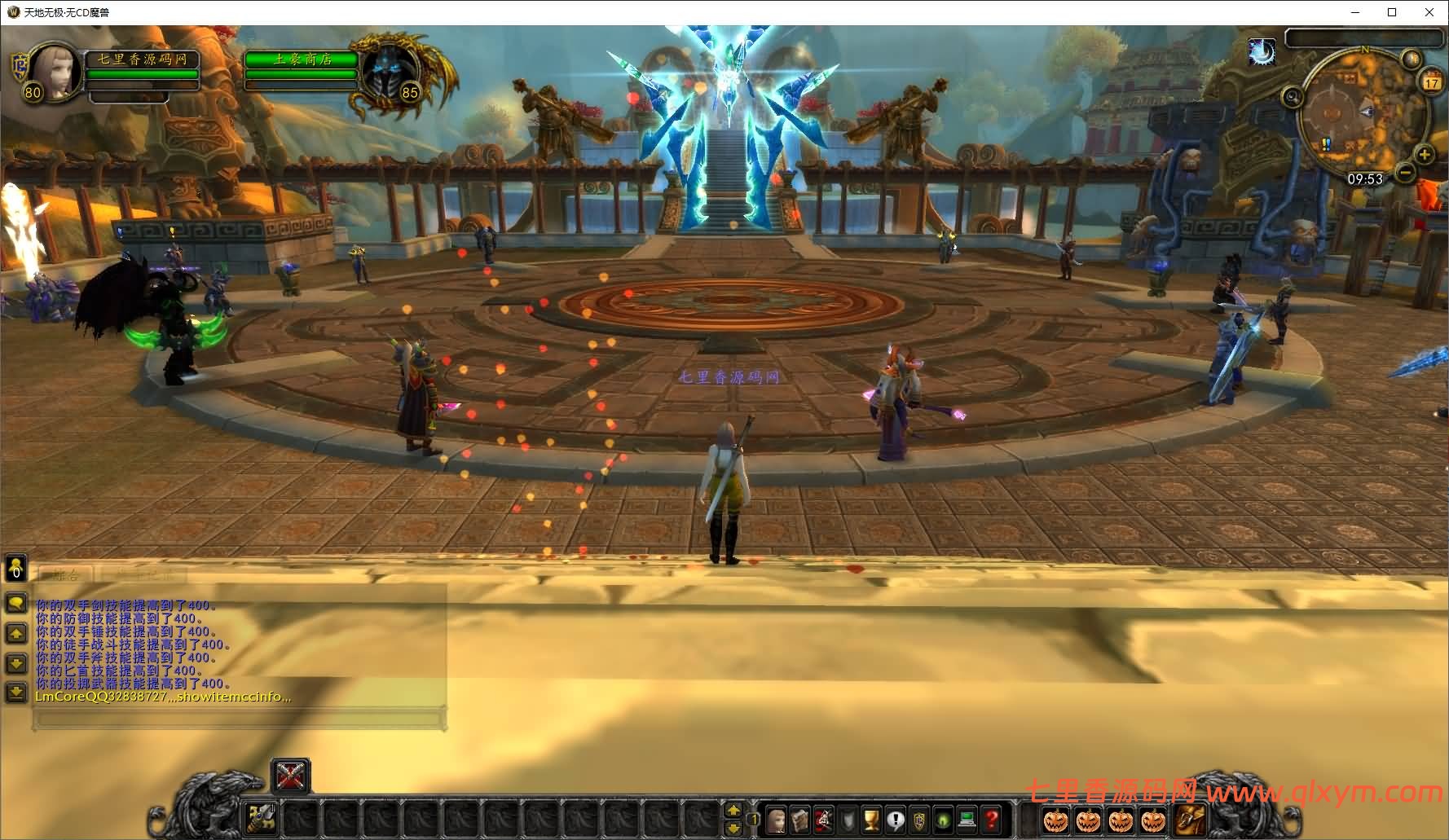Open the chat menu speech bubble
This screenshot has height=840, width=1449.
pyautogui.click(x=15, y=603)
